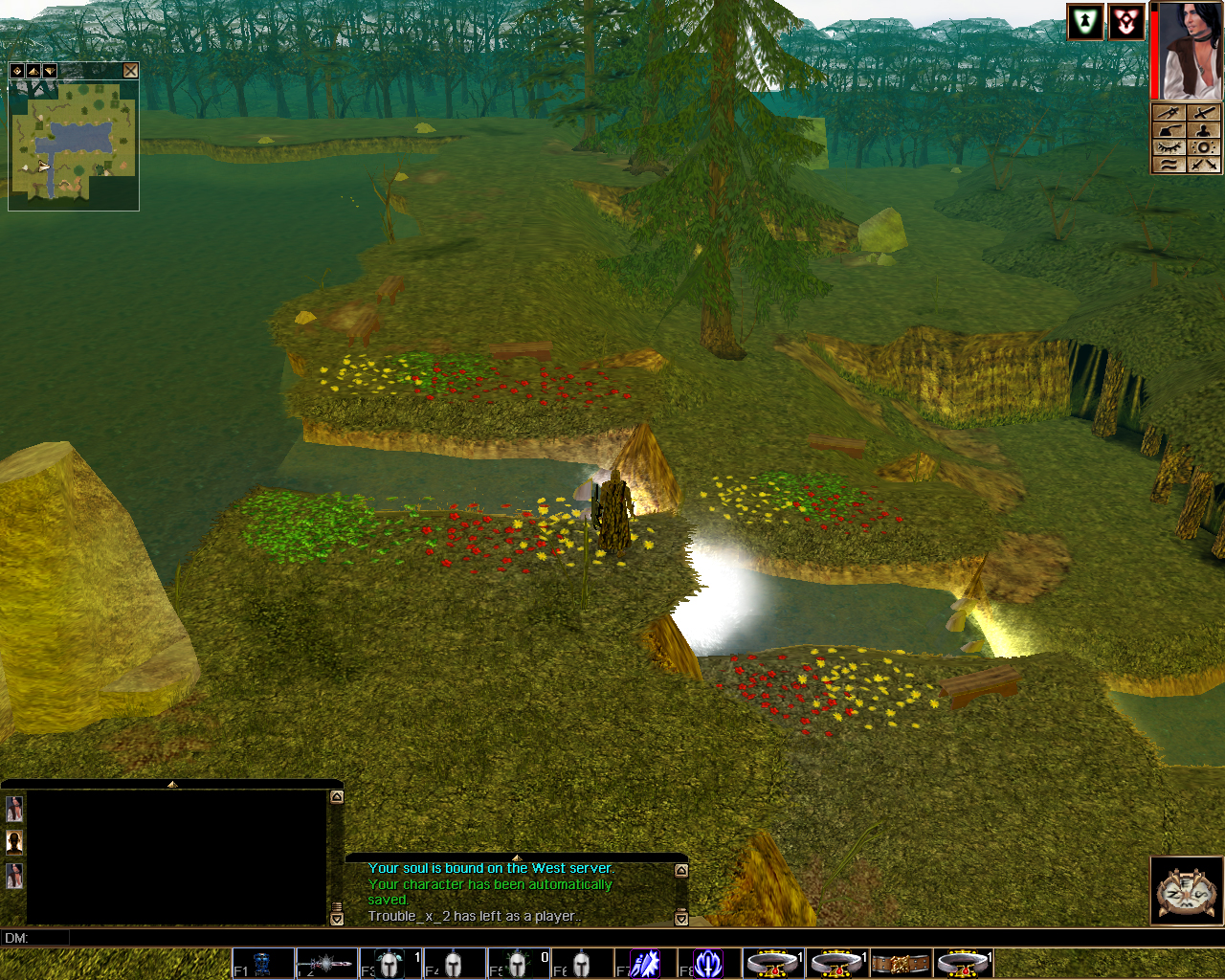
Task: Activate the F7 blue feather quickslot
Action: (646, 963)
